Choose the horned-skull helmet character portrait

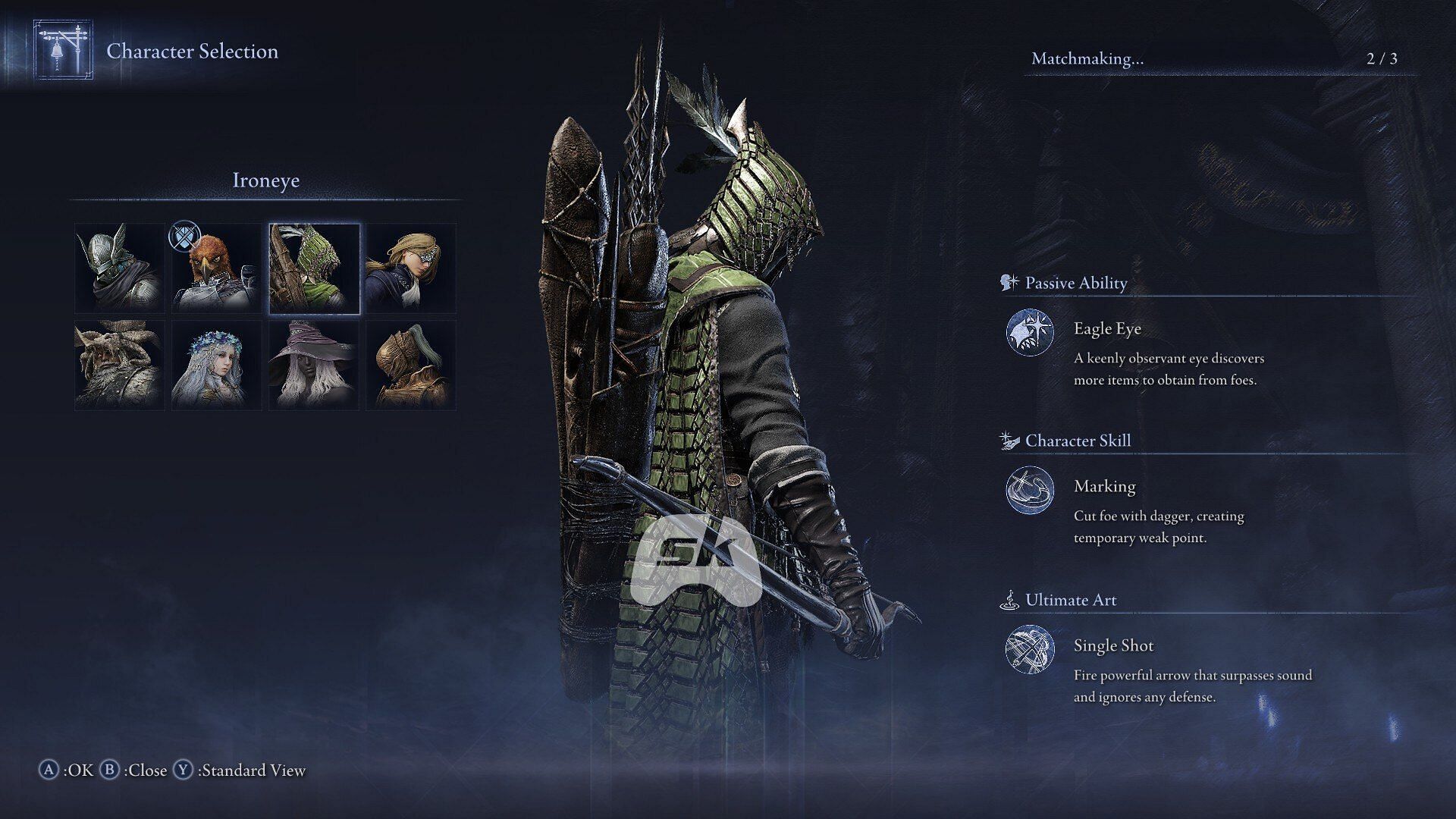coord(120,365)
